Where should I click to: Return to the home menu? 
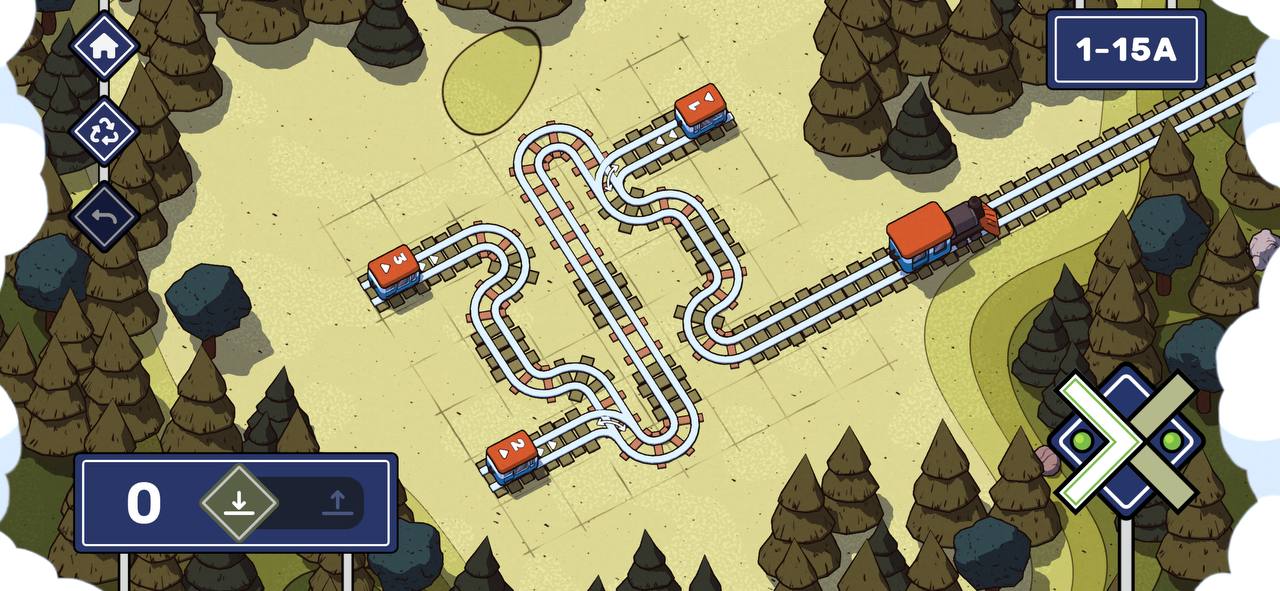pos(104,46)
